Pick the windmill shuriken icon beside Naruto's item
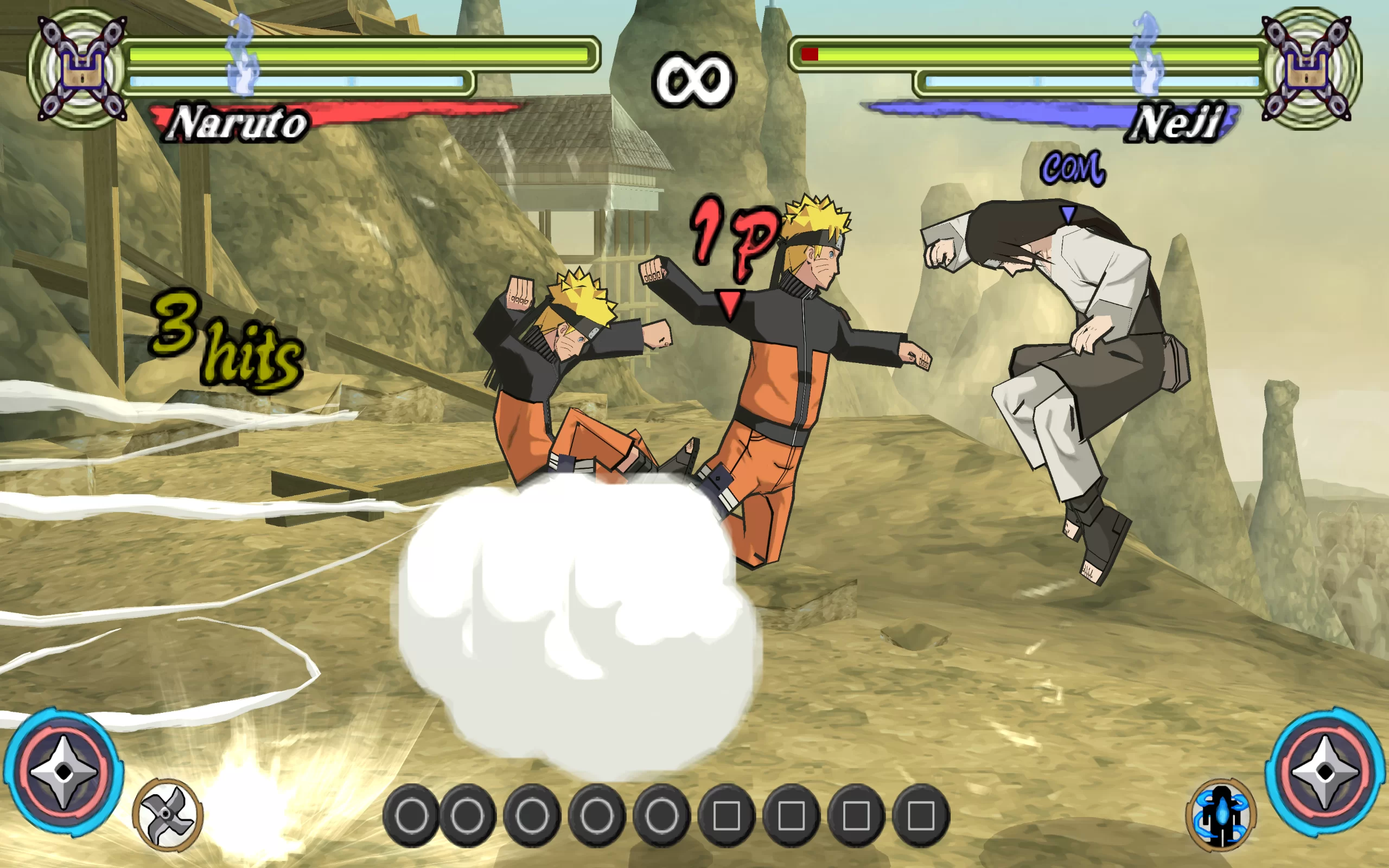This screenshot has width=1389, height=868. pyautogui.click(x=167, y=814)
